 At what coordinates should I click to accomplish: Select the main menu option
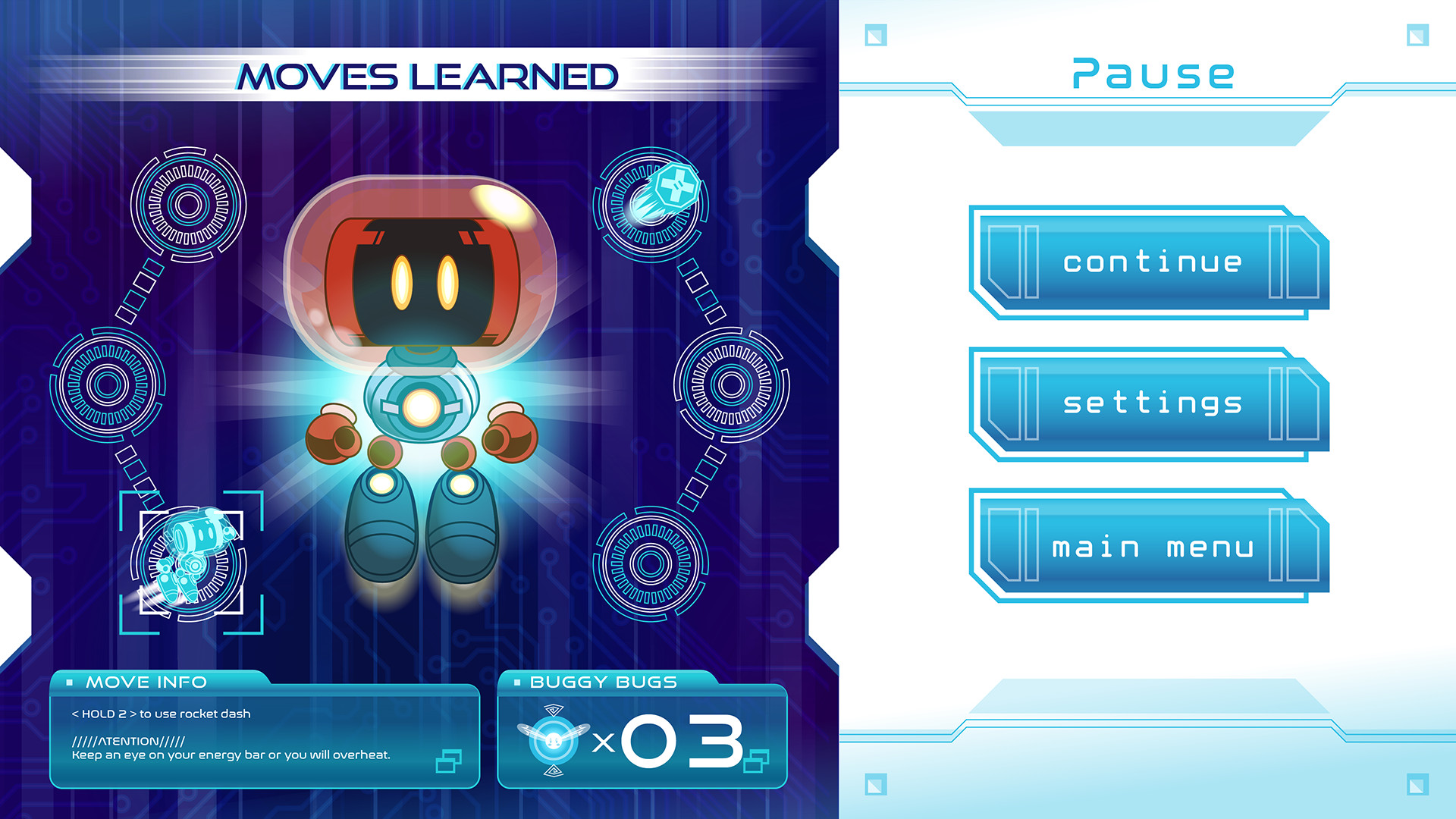pyautogui.click(x=1153, y=547)
